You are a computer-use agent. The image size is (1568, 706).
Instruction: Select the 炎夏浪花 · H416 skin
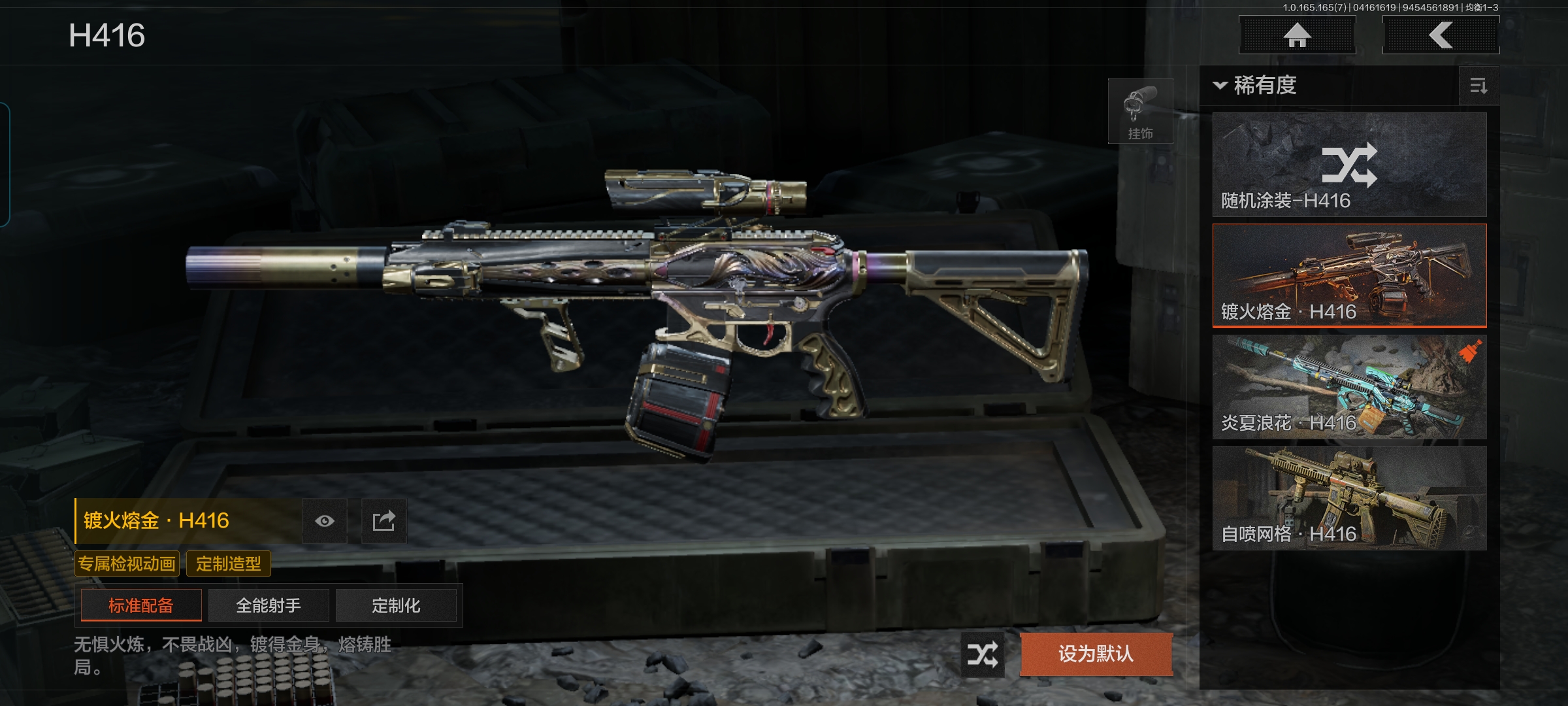tap(1349, 387)
